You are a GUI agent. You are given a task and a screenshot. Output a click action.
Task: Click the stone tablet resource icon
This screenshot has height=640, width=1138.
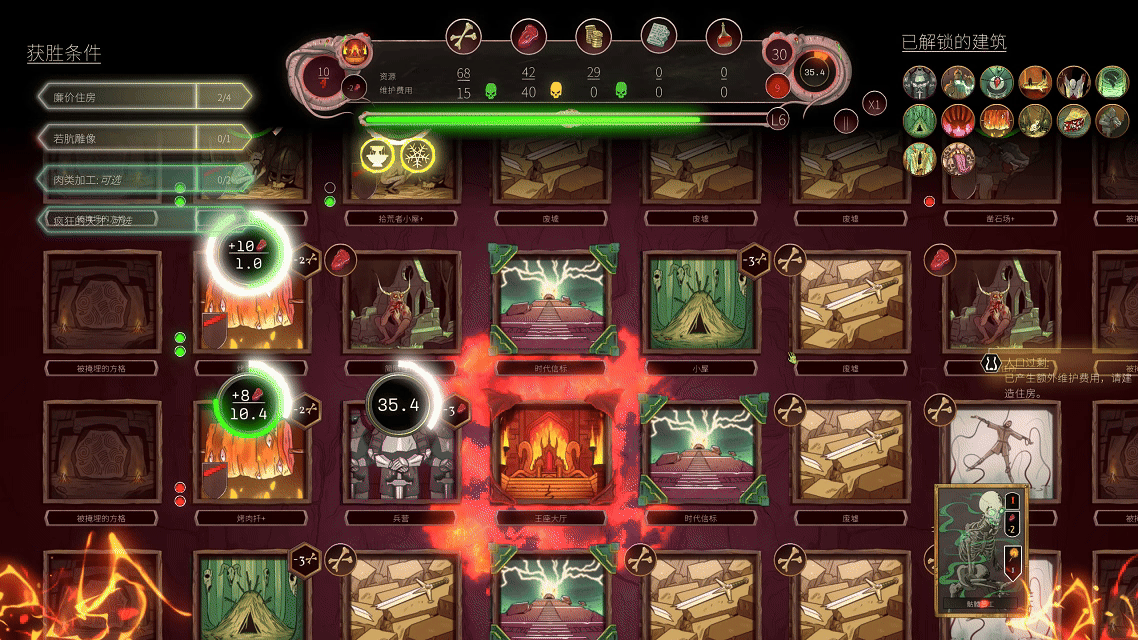click(x=658, y=37)
